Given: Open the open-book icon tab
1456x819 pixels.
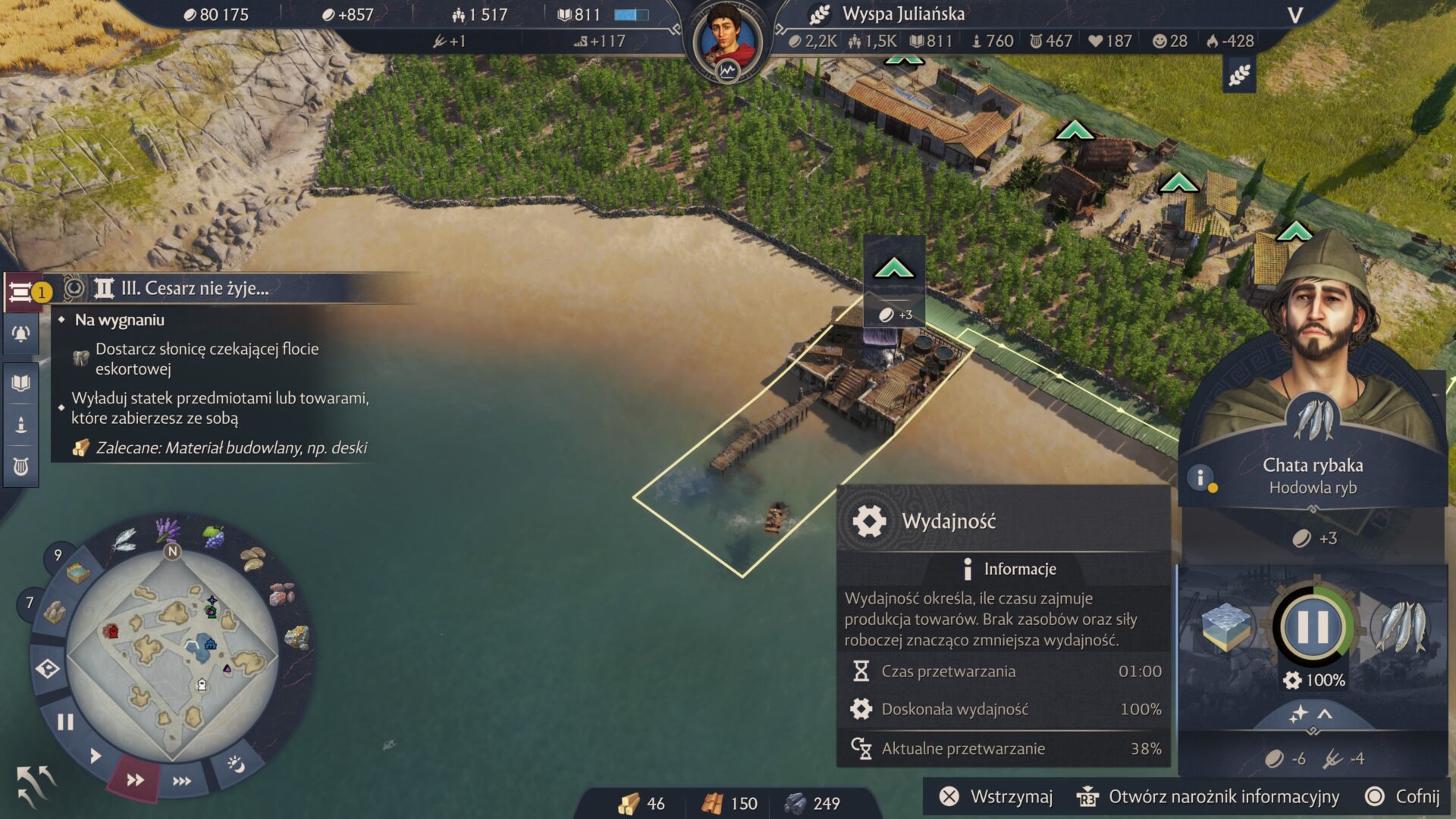Looking at the screenshot, I should click(20, 383).
